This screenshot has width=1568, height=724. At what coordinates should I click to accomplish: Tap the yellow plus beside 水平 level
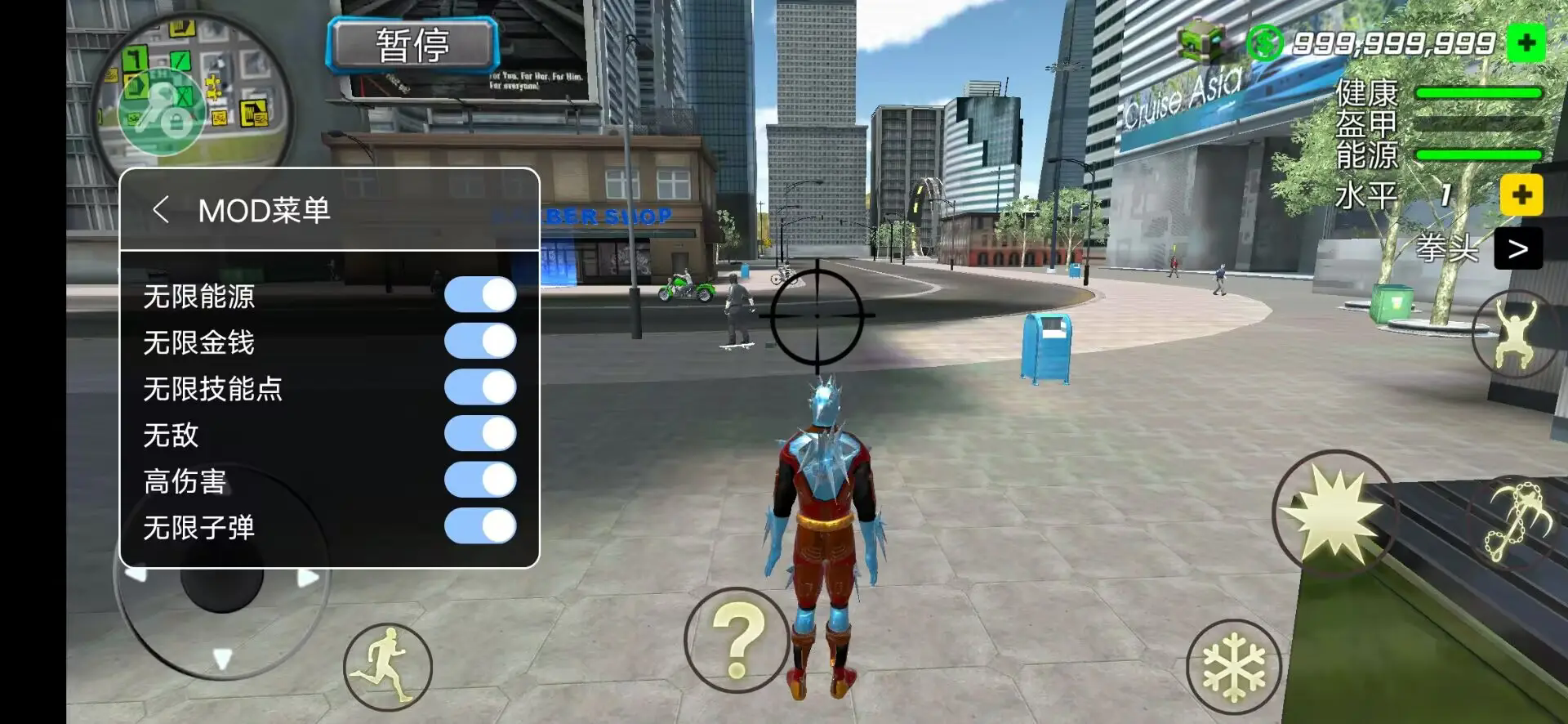(x=1521, y=195)
